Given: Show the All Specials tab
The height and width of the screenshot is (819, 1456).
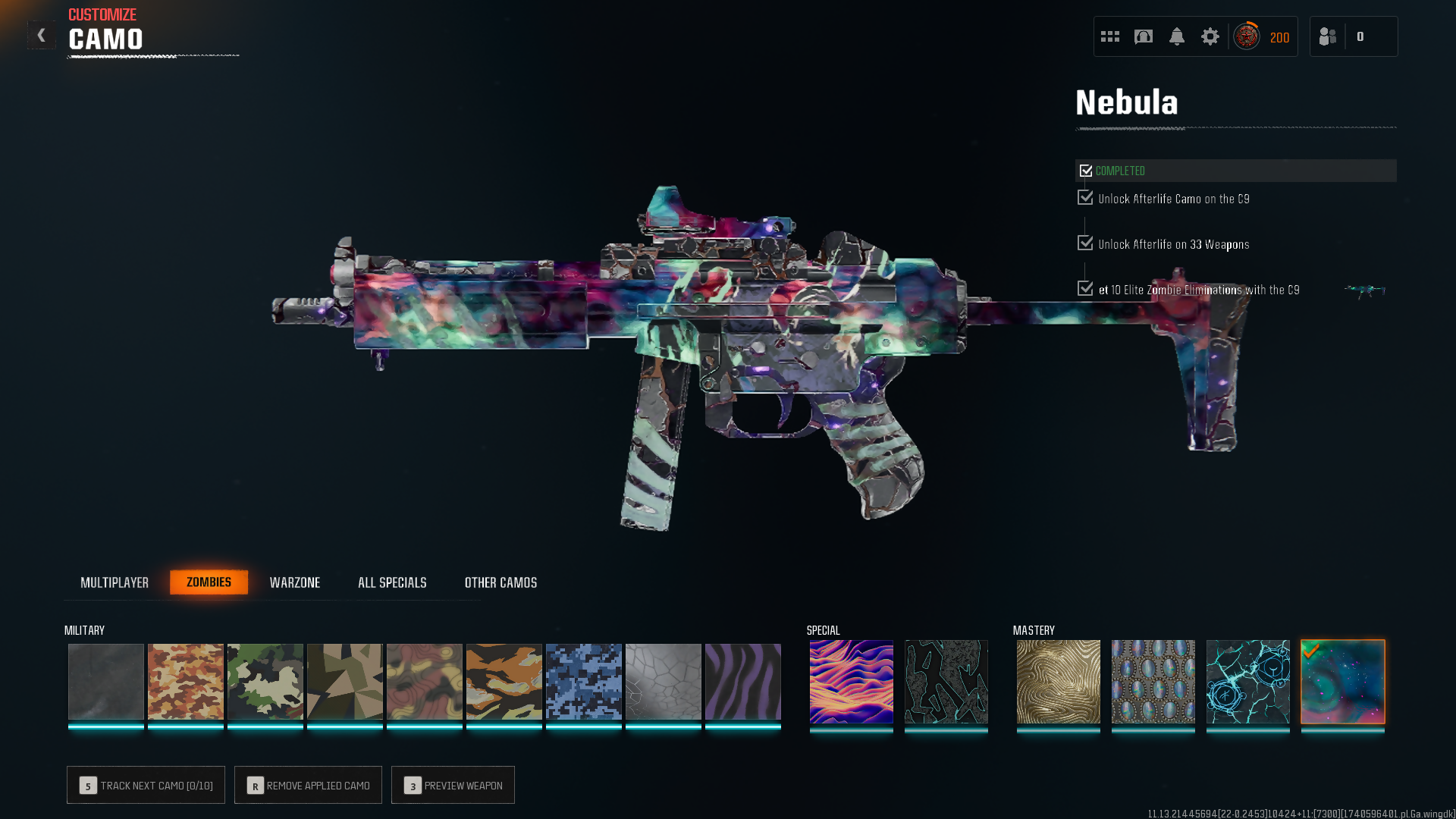Looking at the screenshot, I should tap(392, 582).
